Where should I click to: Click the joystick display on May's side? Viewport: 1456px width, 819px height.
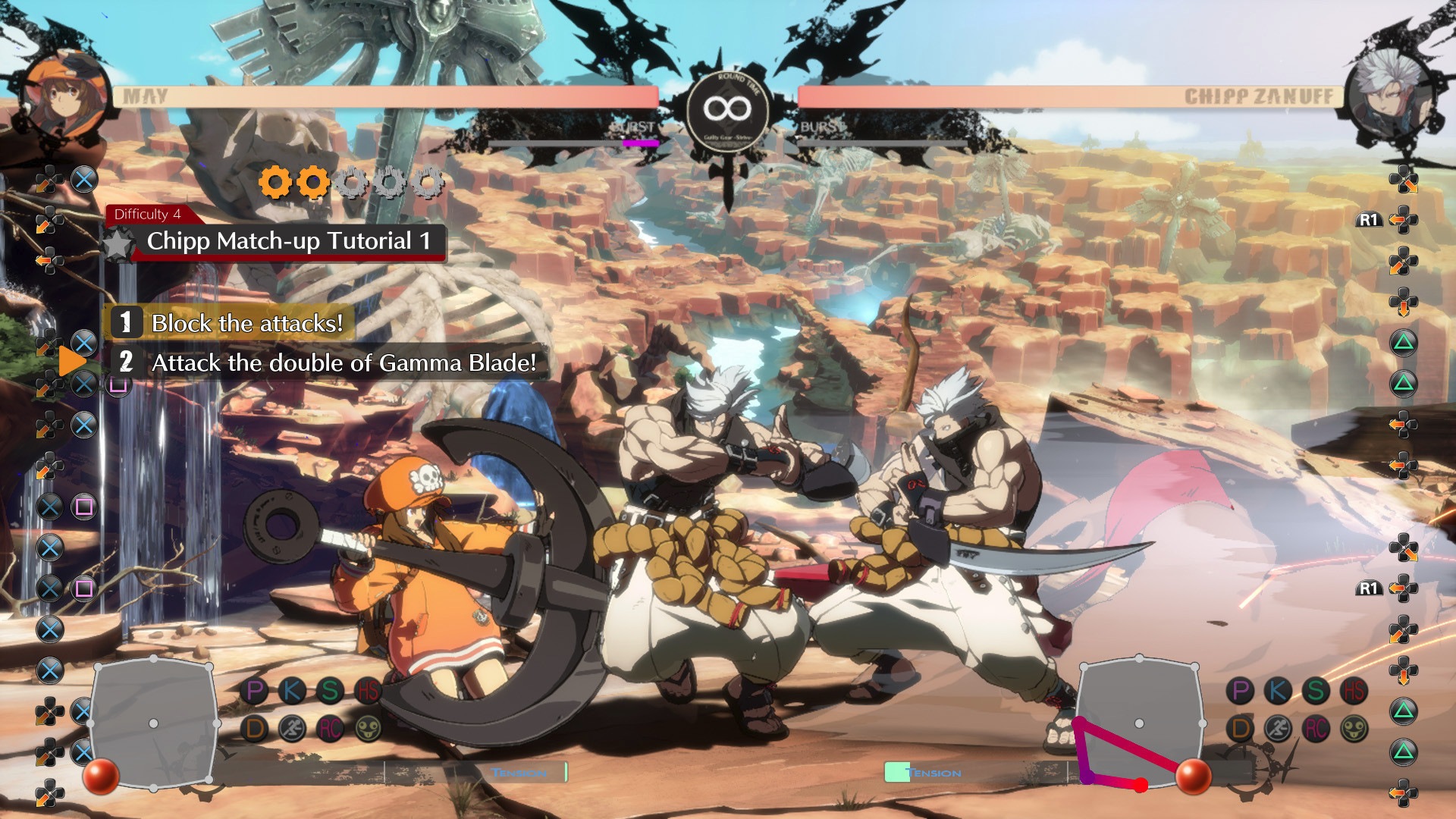tap(153, 723)
